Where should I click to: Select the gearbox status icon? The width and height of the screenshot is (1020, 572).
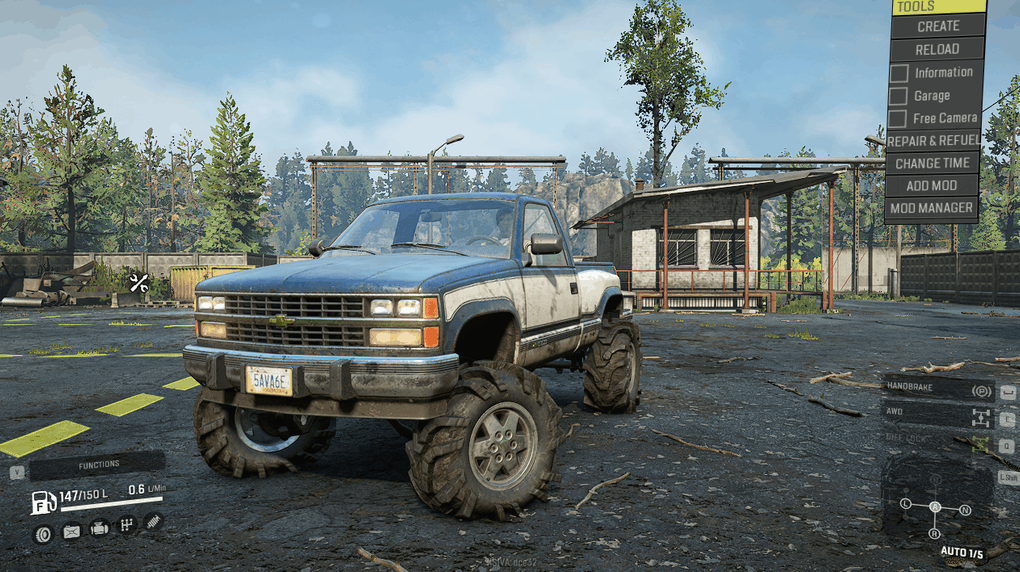point(127,525)
